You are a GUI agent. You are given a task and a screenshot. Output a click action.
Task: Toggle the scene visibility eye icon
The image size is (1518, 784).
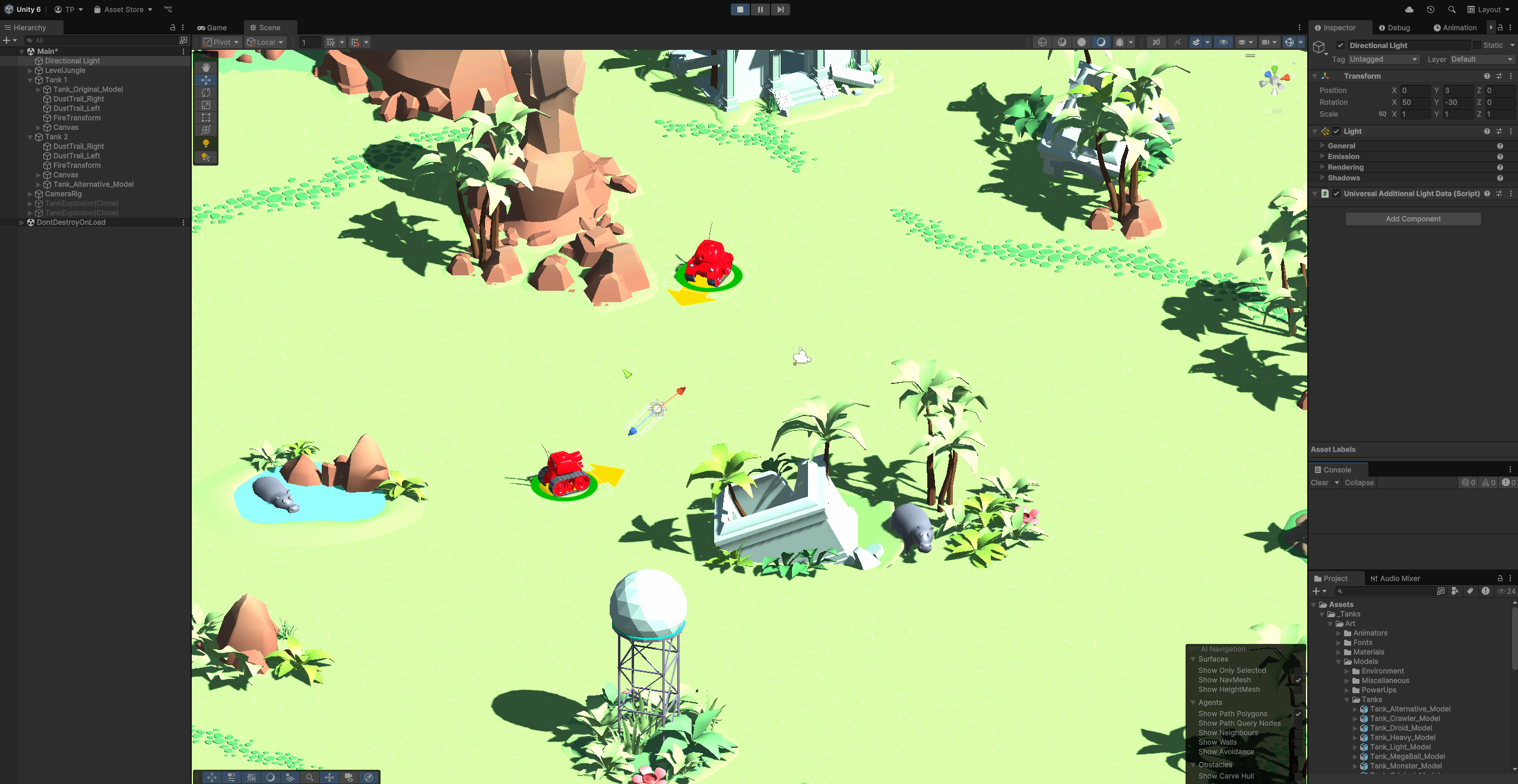pos(1224,42)
